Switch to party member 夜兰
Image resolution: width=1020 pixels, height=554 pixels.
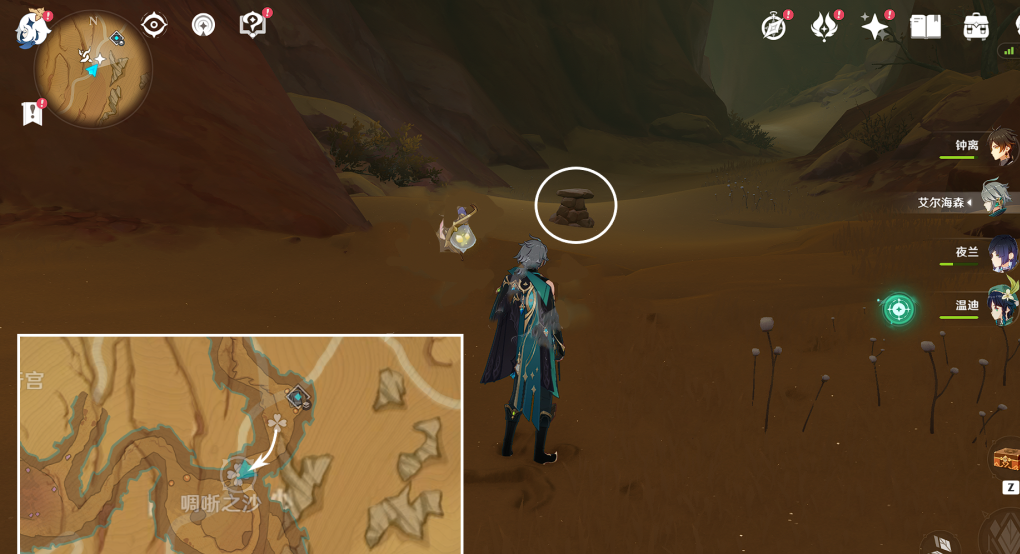click(x=1000, y=253)
